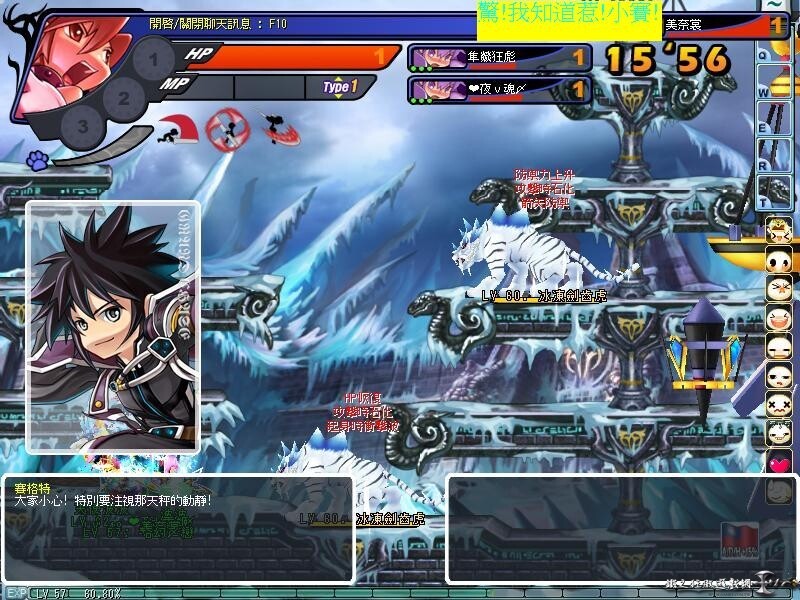This screenshot has height=600, width=800.
Task: Toggle the Type 1 skill set switch
Action: click(x=340, y=87)
